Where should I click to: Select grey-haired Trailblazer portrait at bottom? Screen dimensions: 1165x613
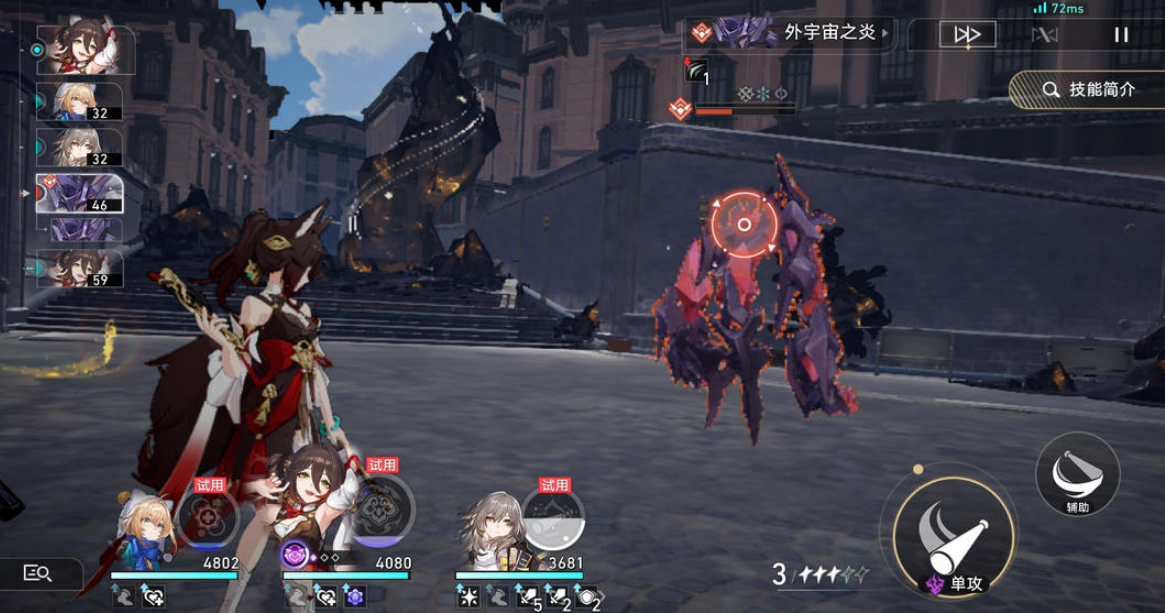(488, 525)
